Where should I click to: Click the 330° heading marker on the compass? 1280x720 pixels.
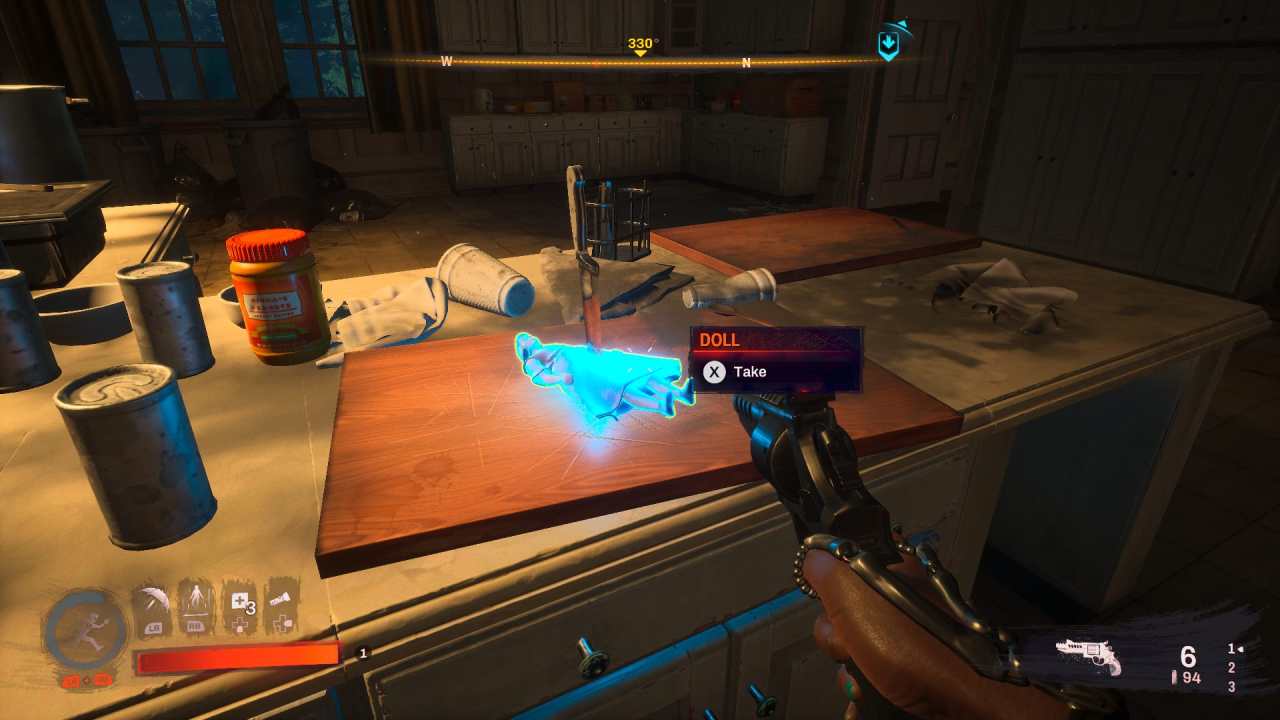coord(640,44)
